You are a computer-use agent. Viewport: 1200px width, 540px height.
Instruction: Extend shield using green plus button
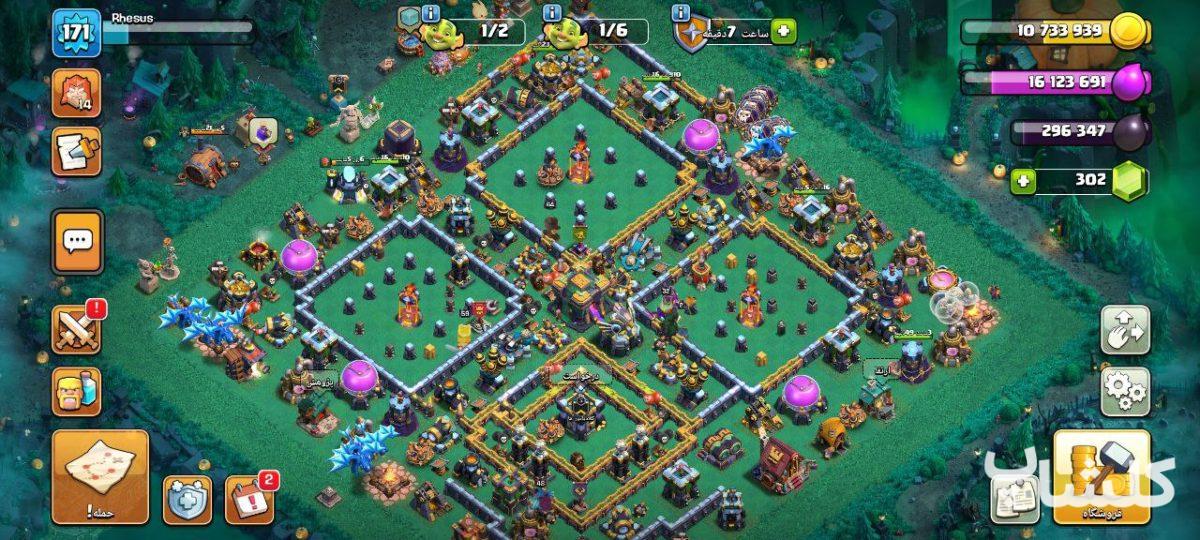click(x=782, y=31)
